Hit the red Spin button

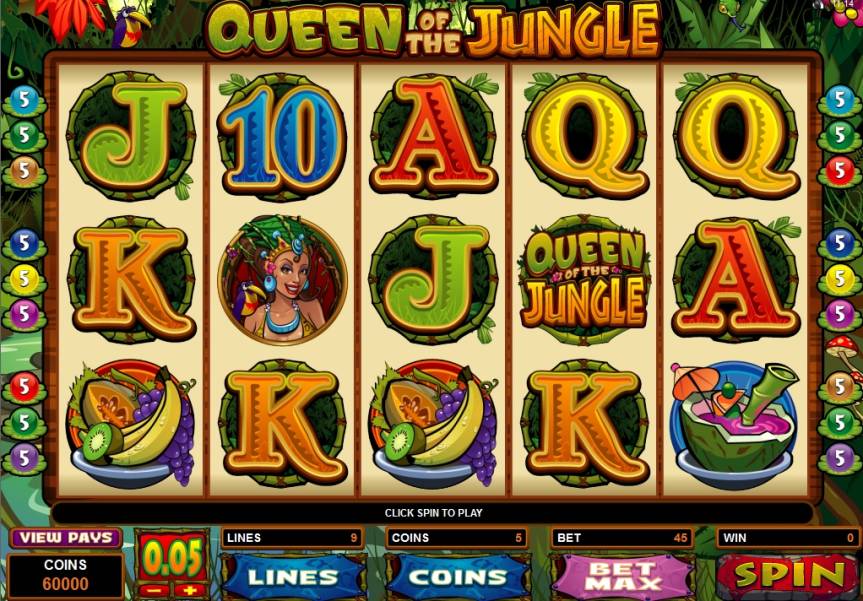click(x=788, y=575)
